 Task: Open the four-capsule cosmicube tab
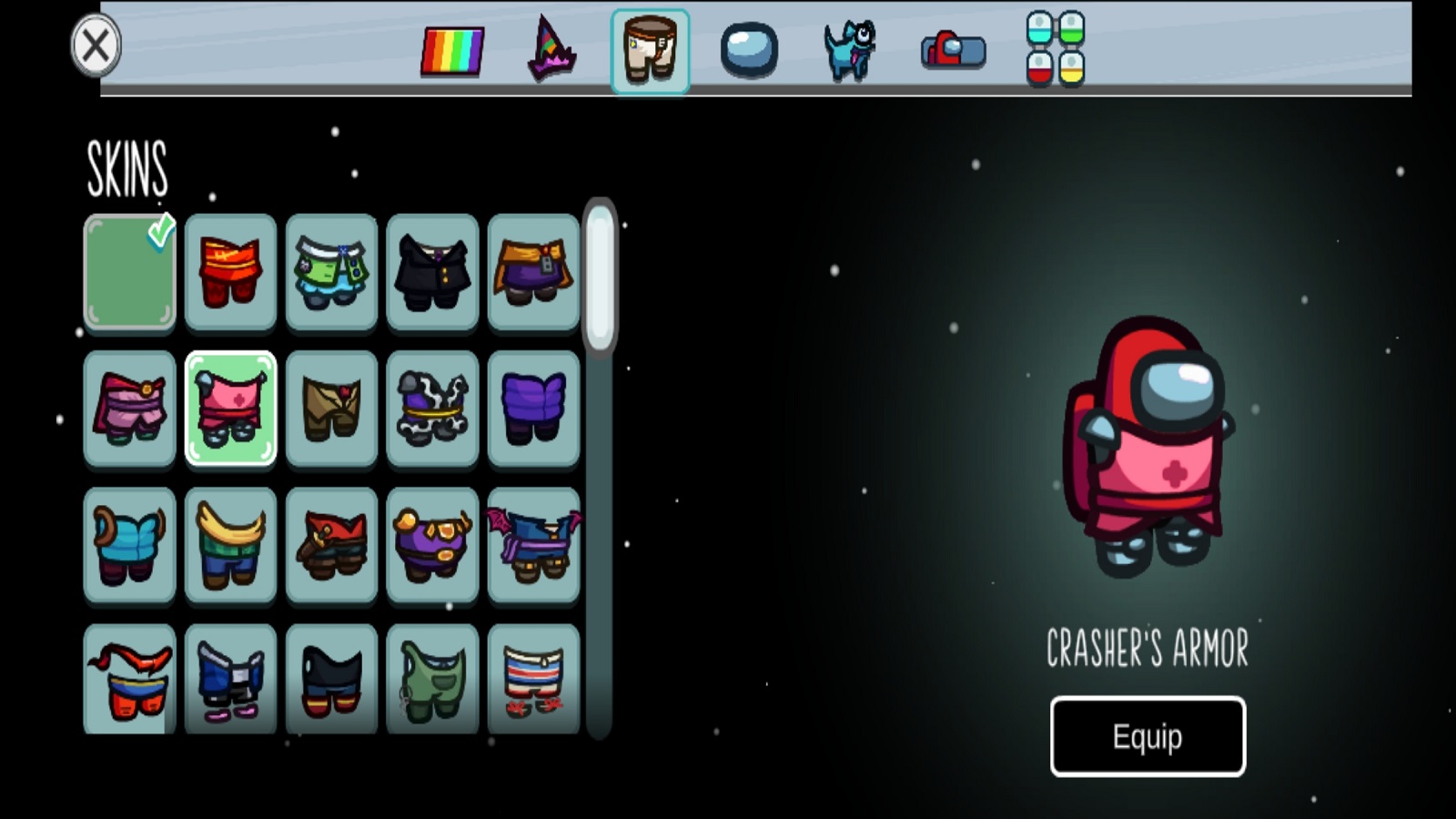click(x=1056, y=49)
